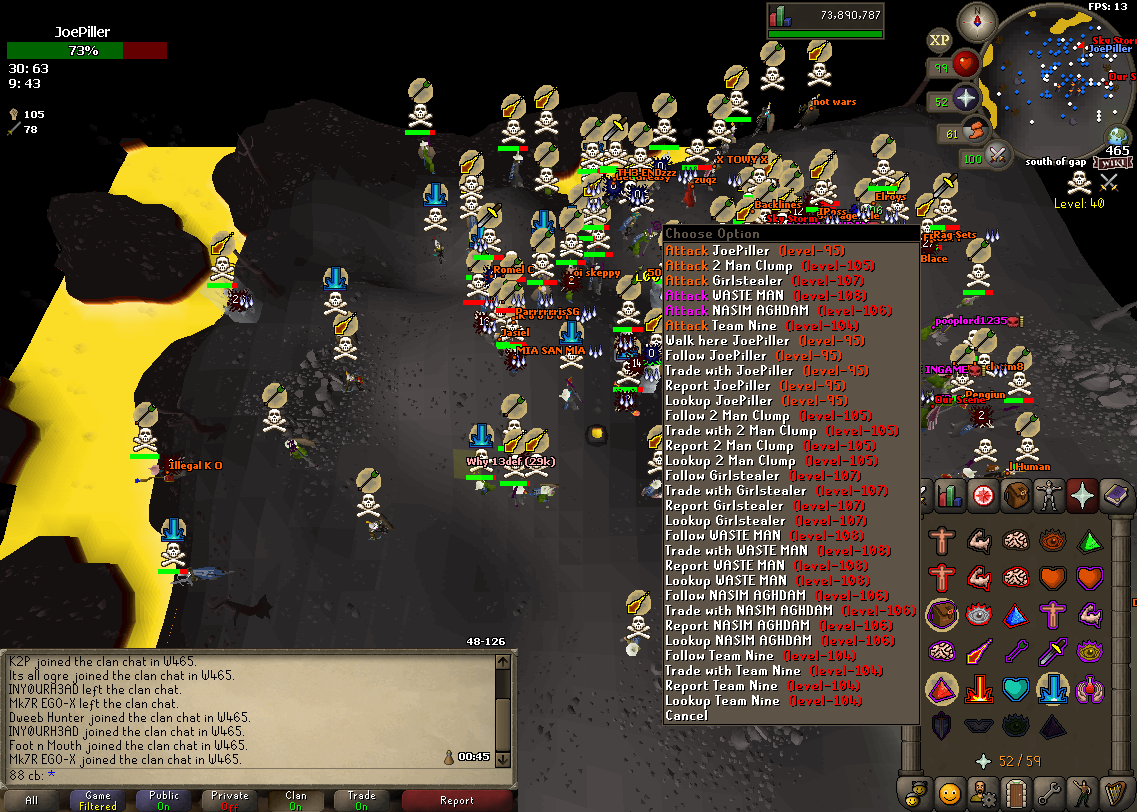This screenshot has height=812, width=1137.
Task: Activate the special attack swords orb
Action: (997, 156)
